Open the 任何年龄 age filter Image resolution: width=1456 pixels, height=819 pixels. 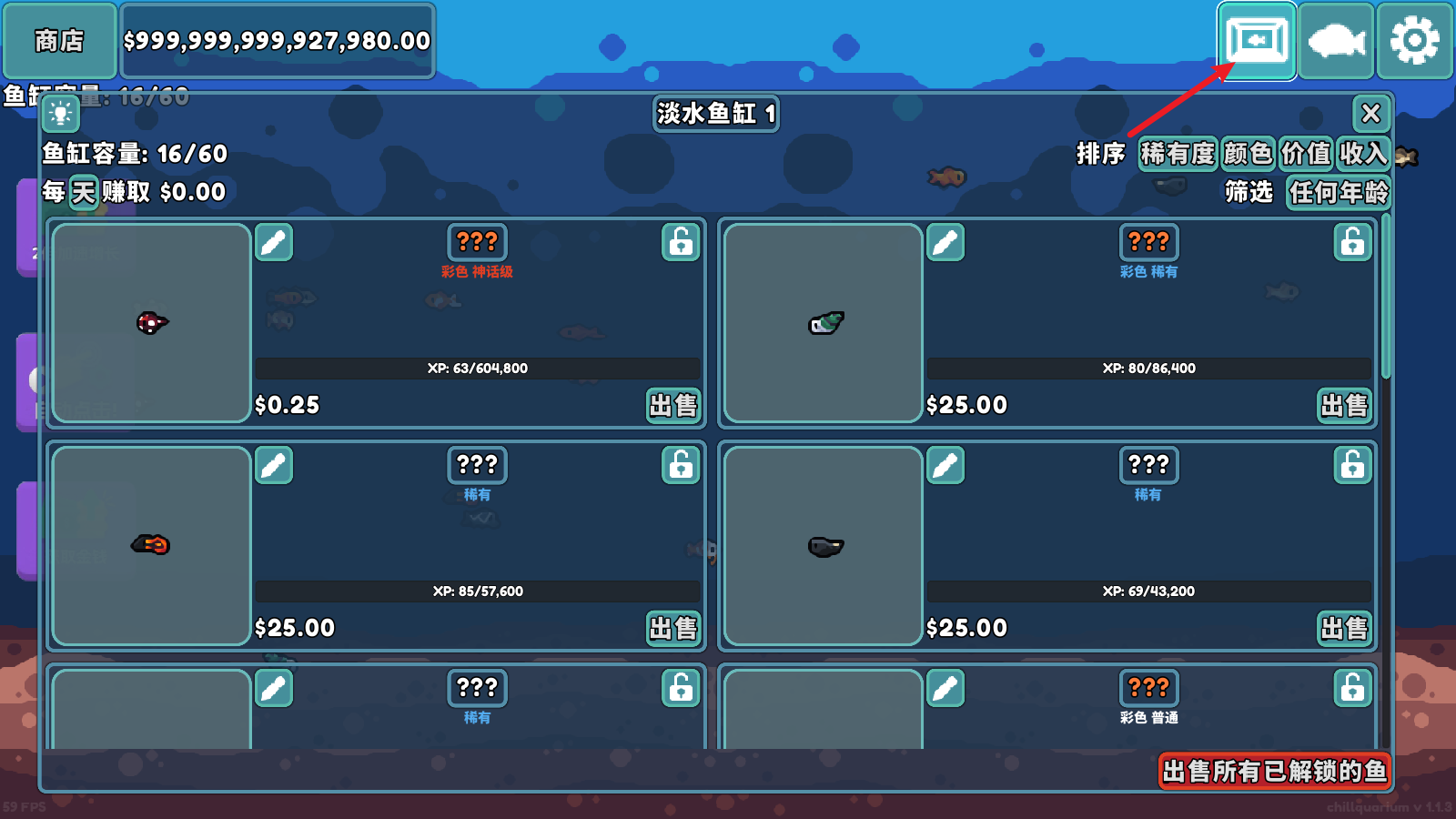coord(1338,193)
